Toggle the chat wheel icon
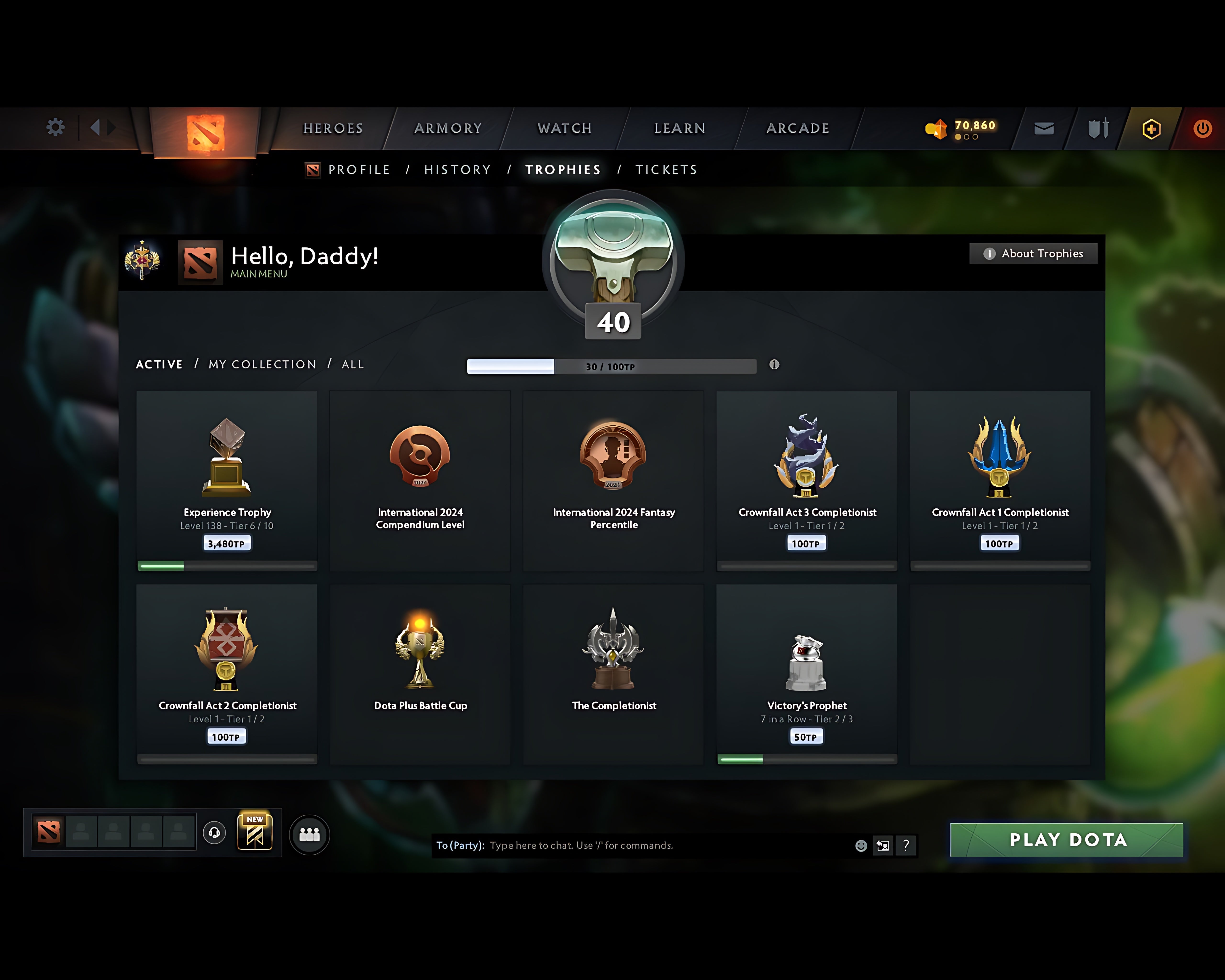This screenshot has height=980, width=1225. 882,845
